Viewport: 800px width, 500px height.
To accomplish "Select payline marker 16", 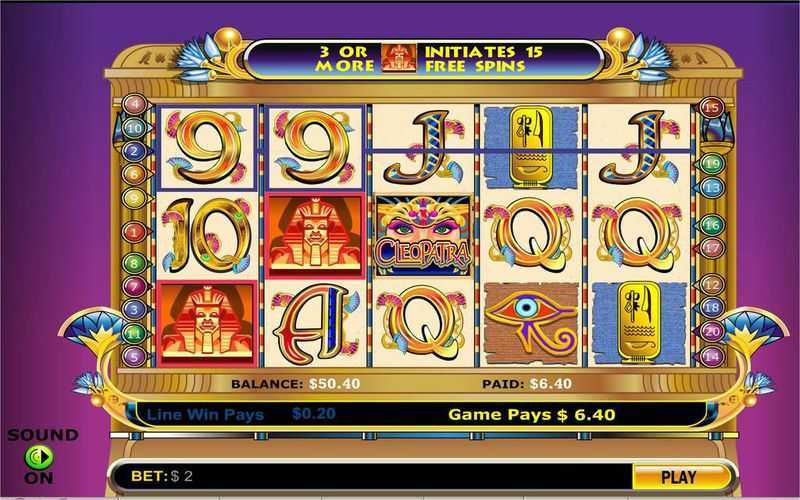I will pos(711,224).
